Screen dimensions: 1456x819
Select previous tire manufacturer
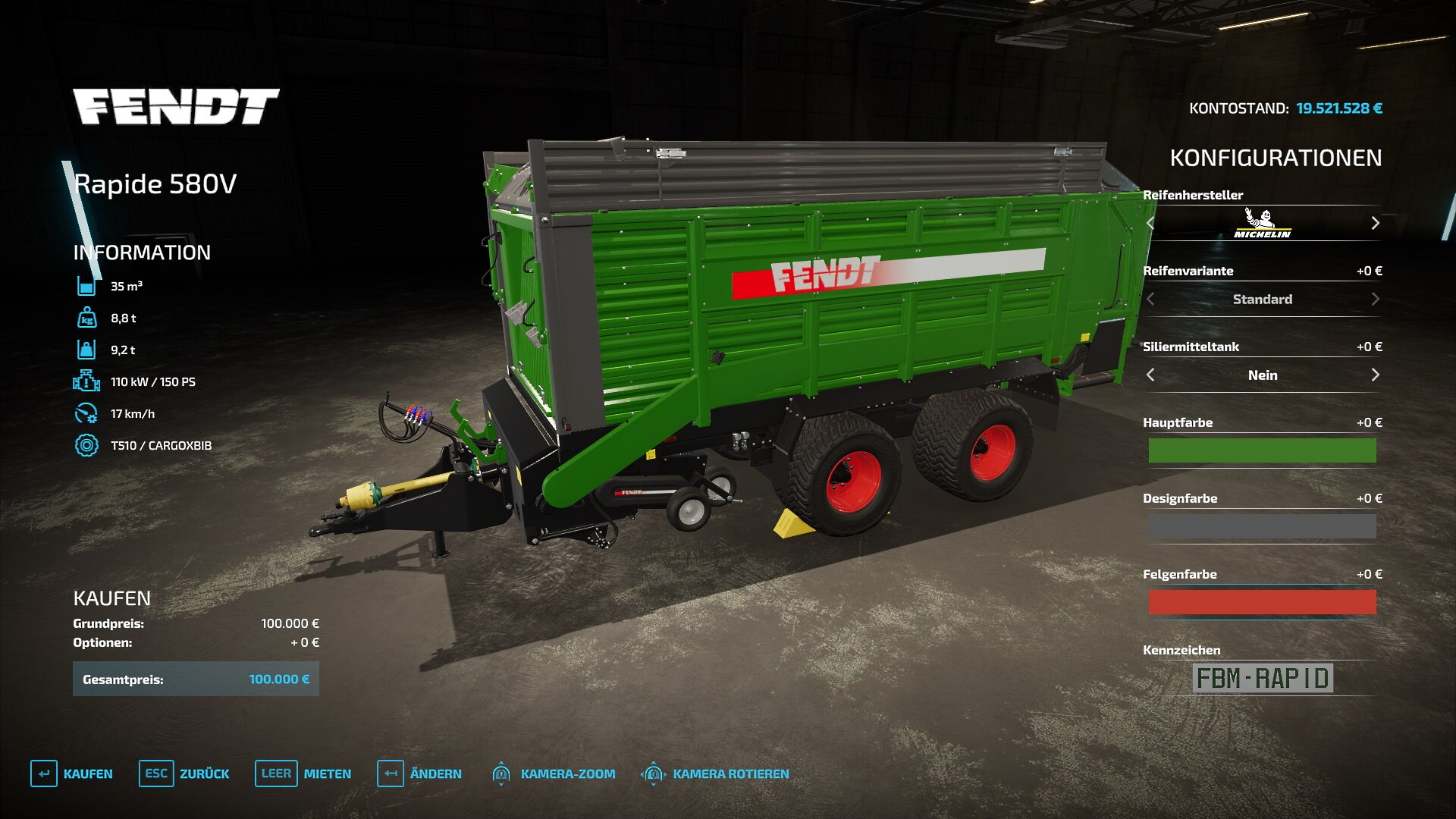click(1151, 223)
